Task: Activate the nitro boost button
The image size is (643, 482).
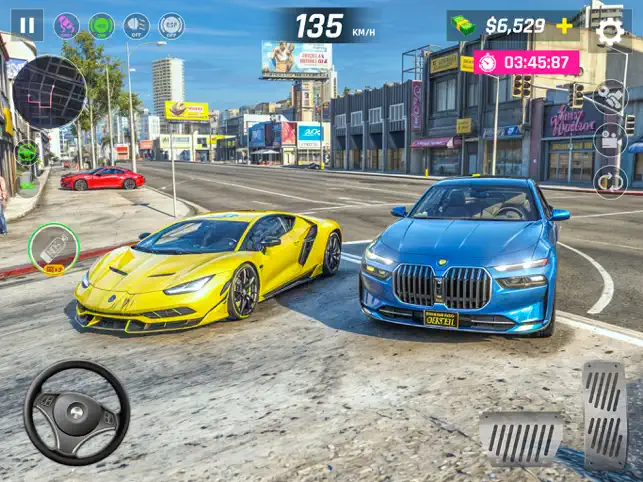Action: point(53,248)
